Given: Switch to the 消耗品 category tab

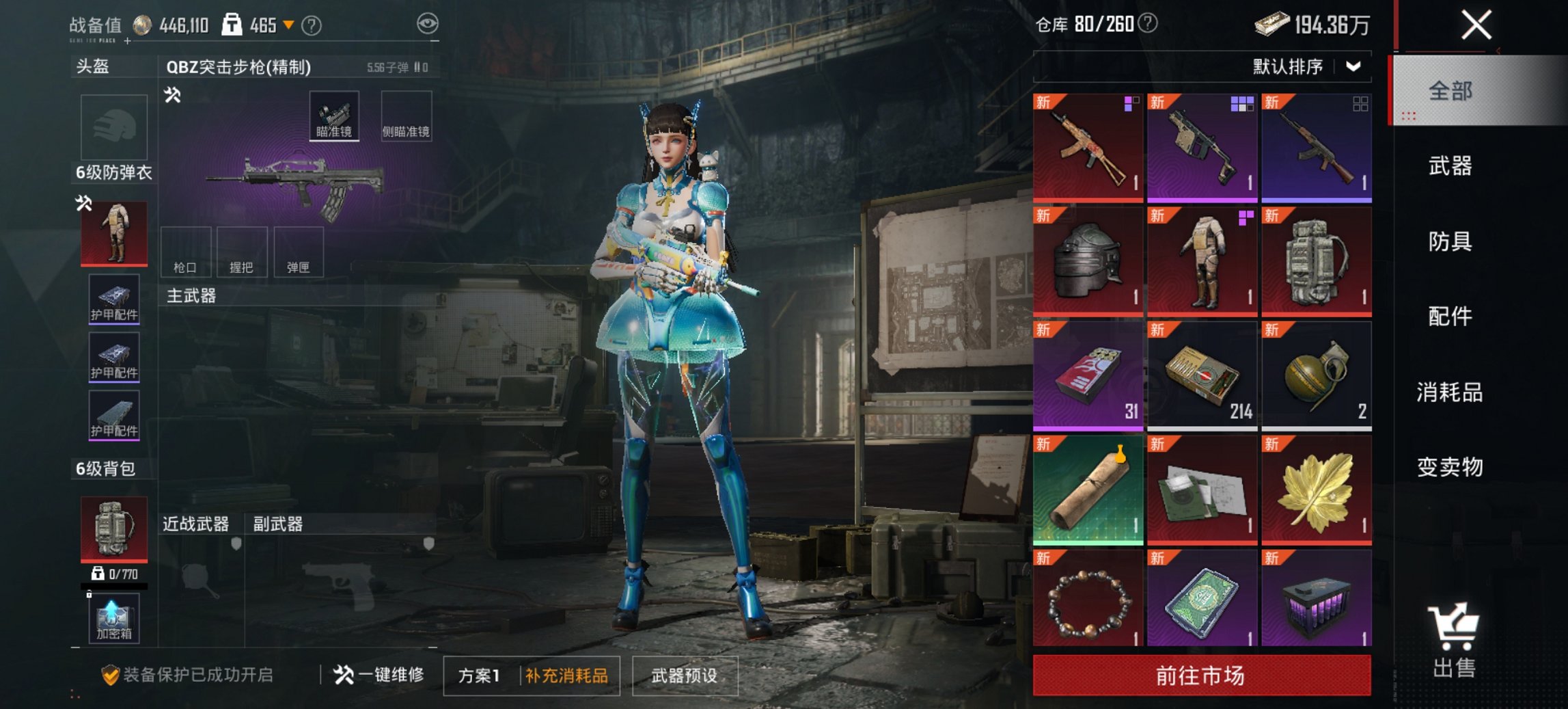Looking at the screenshot, I should [1449, 393].
